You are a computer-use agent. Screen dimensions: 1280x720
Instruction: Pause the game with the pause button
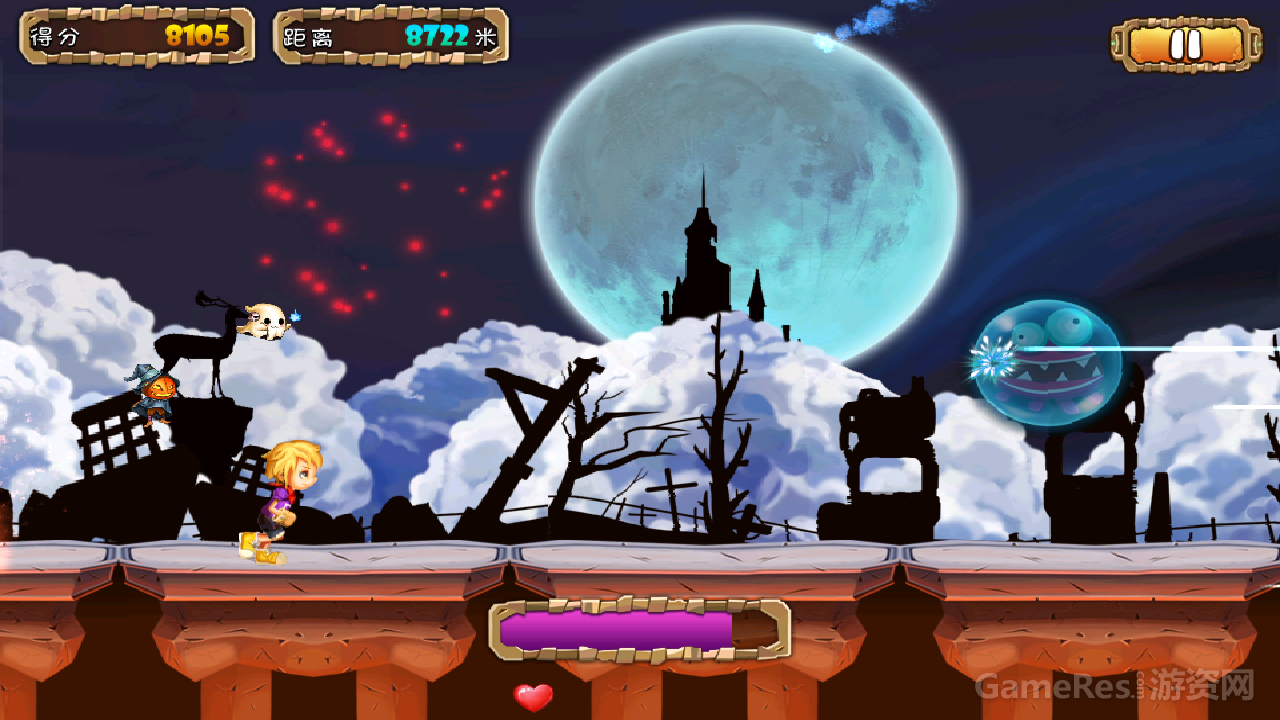click(1184, 45)
